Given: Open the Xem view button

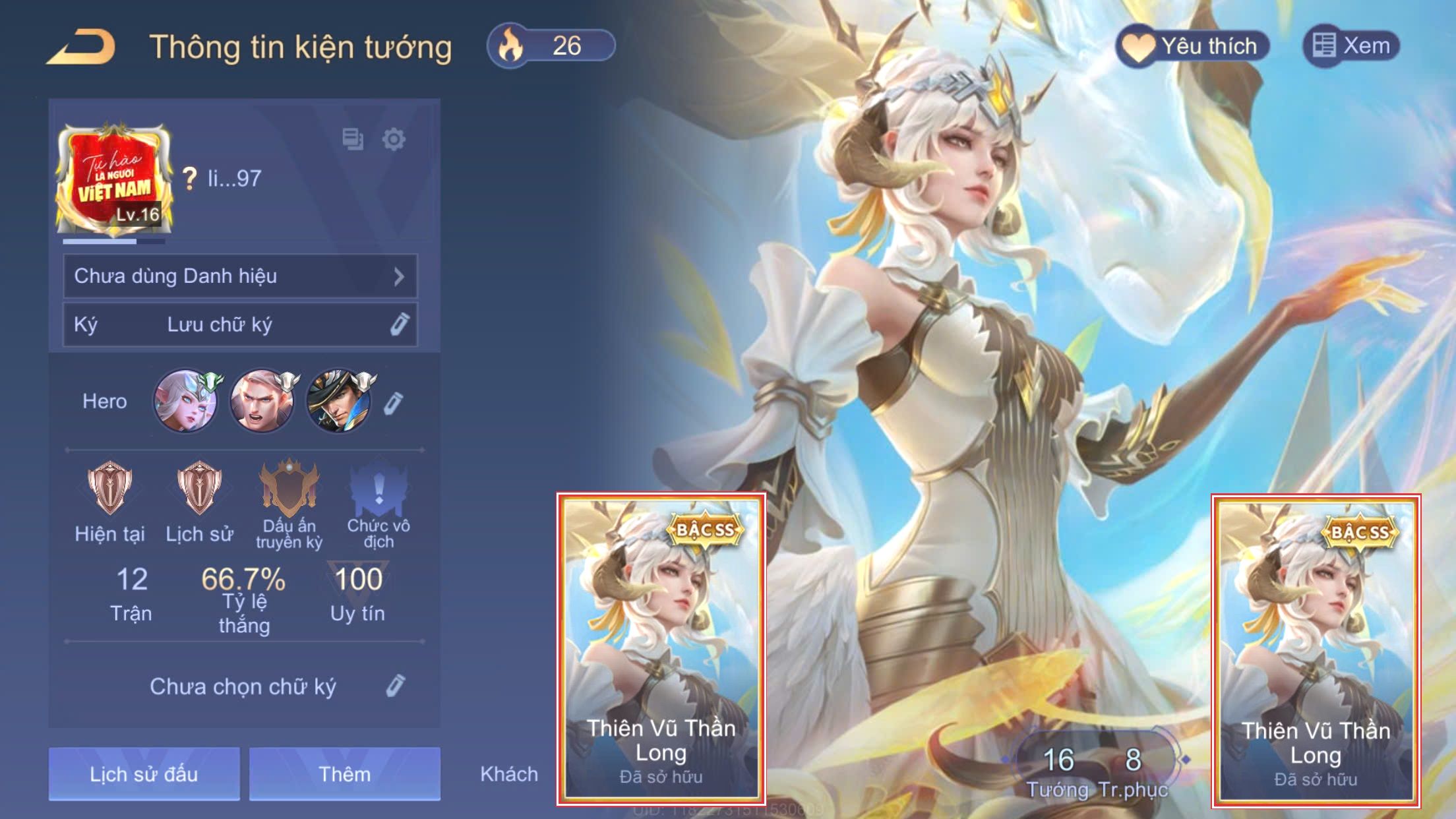Looking at the screenshot, I should tap(1350, 46).
